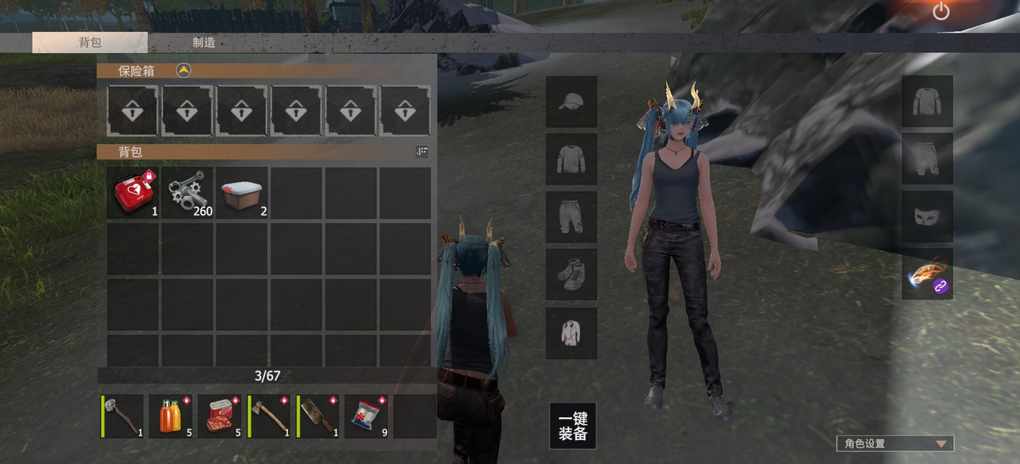Choose the snack bag in hotbar
This screenshot has height=464, width=1020.
(x=368, y=415)
